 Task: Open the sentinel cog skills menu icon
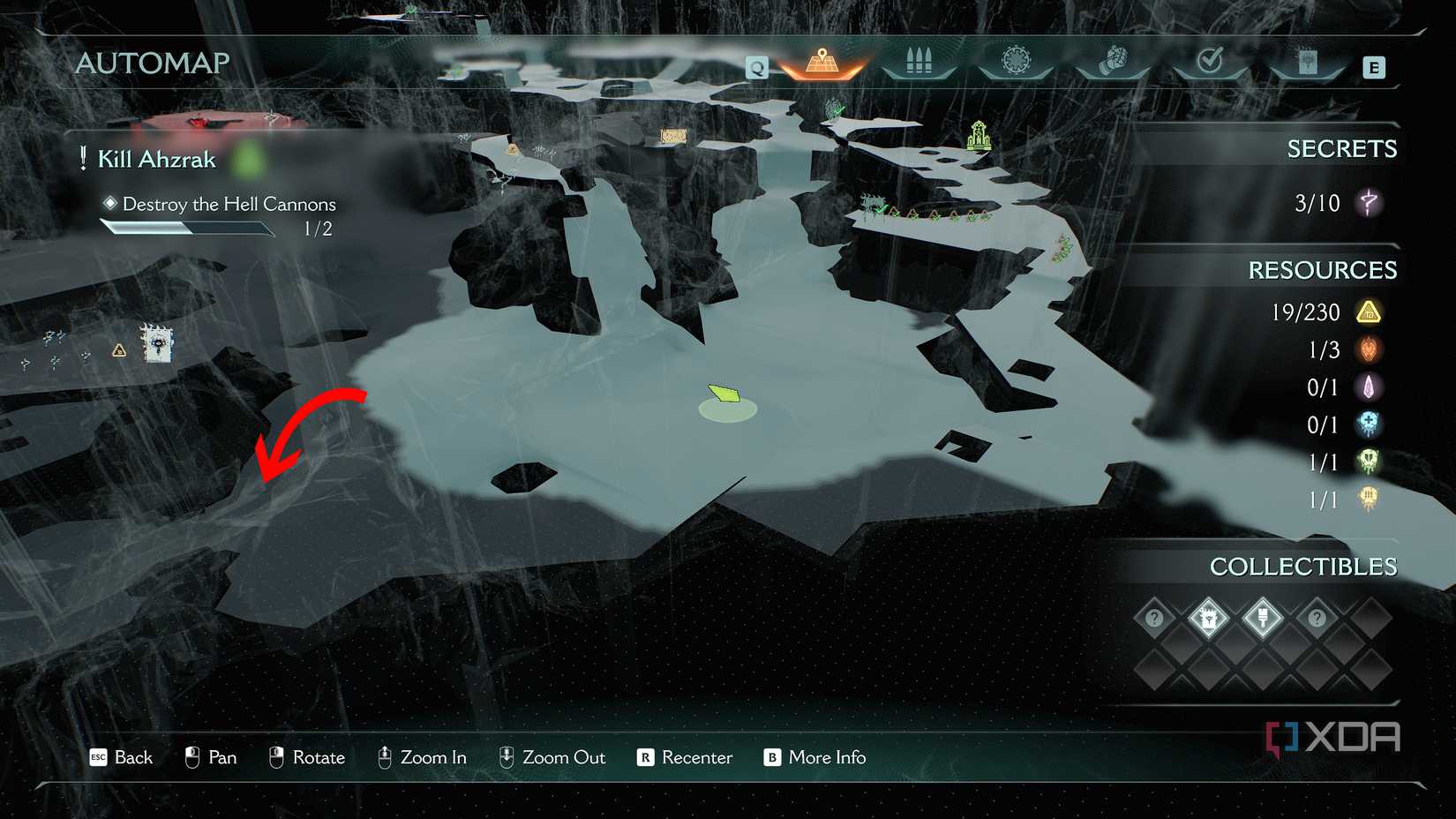coord(1017,62)
